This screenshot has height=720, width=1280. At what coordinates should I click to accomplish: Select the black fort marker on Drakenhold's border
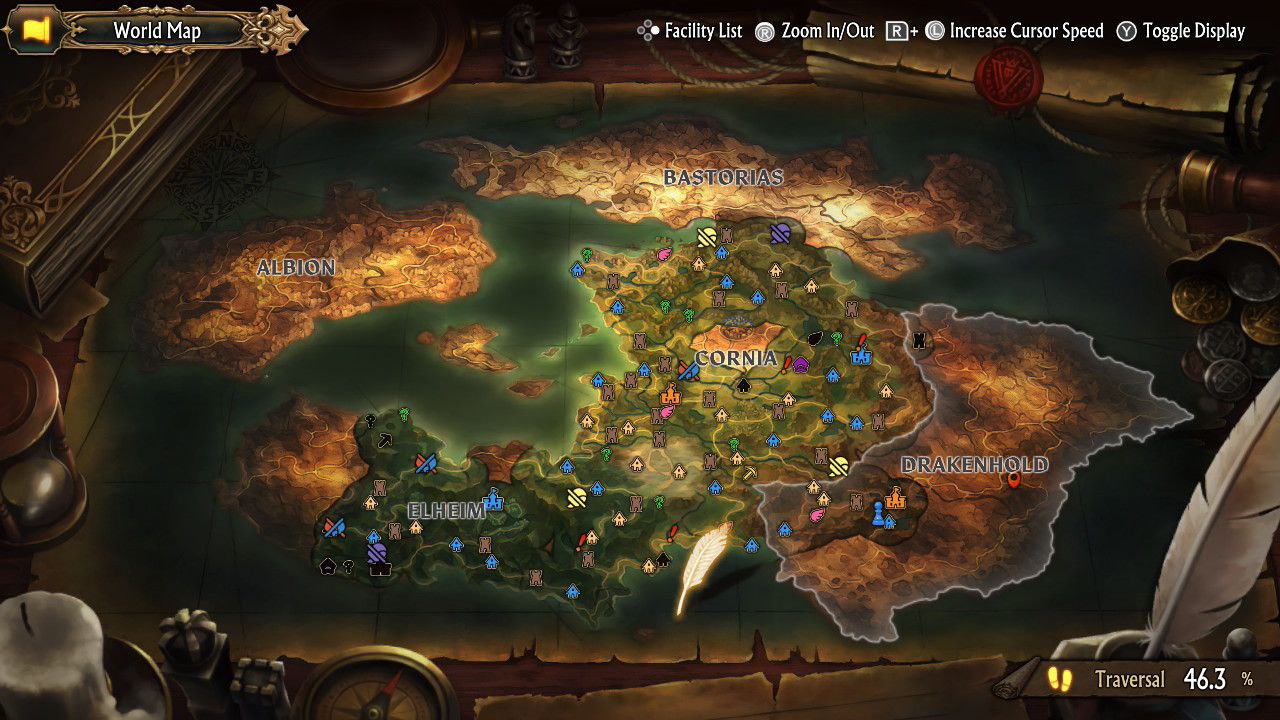coord(920,341)
